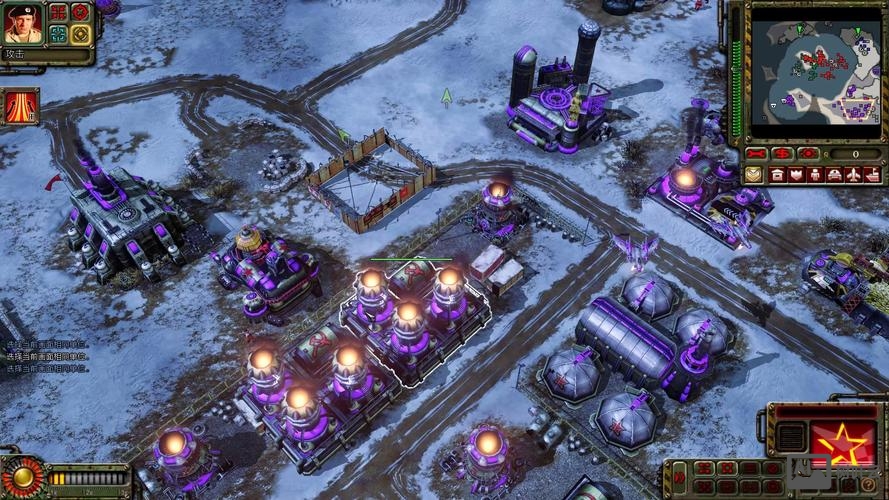The width and height of the screenshot is (889, 500).
Task: Toggle the dollar-sign sell mode button
Action: point(782,154)
